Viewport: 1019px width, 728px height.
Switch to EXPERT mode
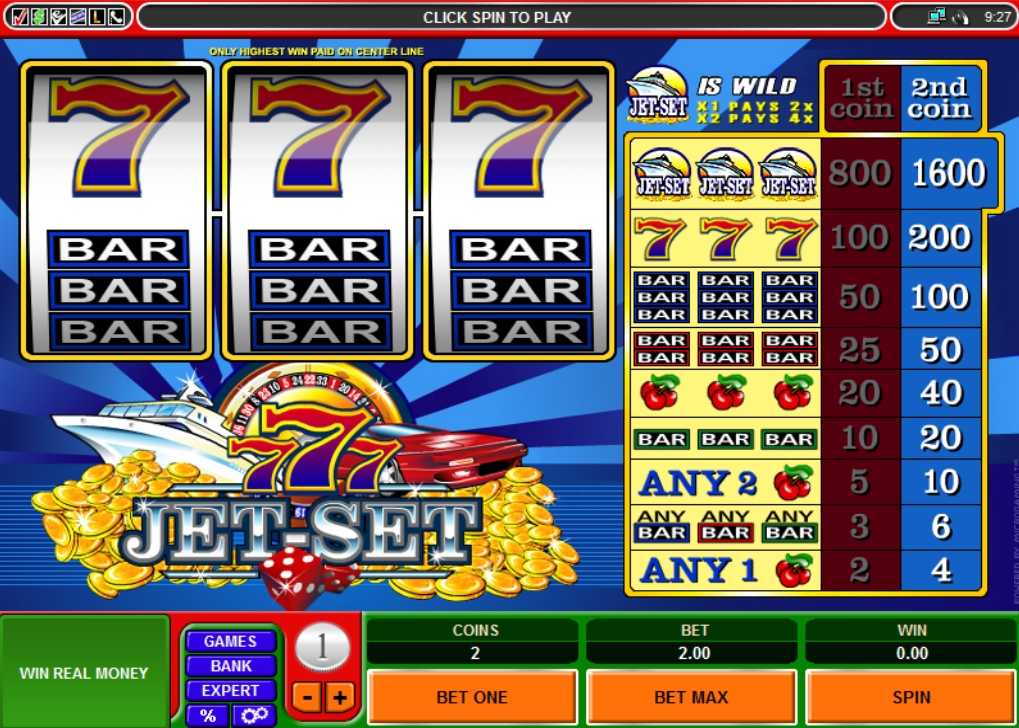pyautogui.click(x=230, y=690)
